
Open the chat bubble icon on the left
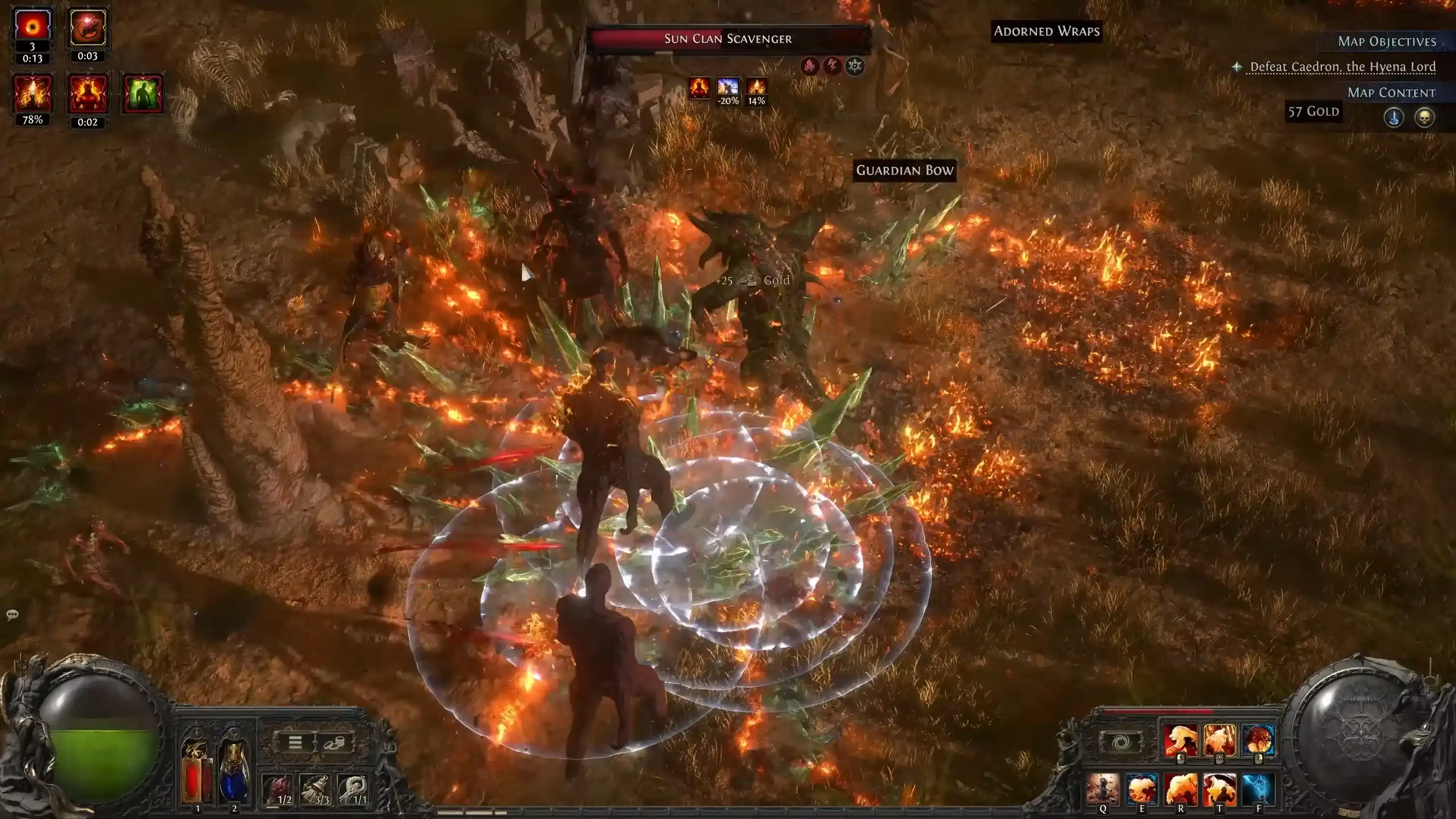[x=12, y=614]
